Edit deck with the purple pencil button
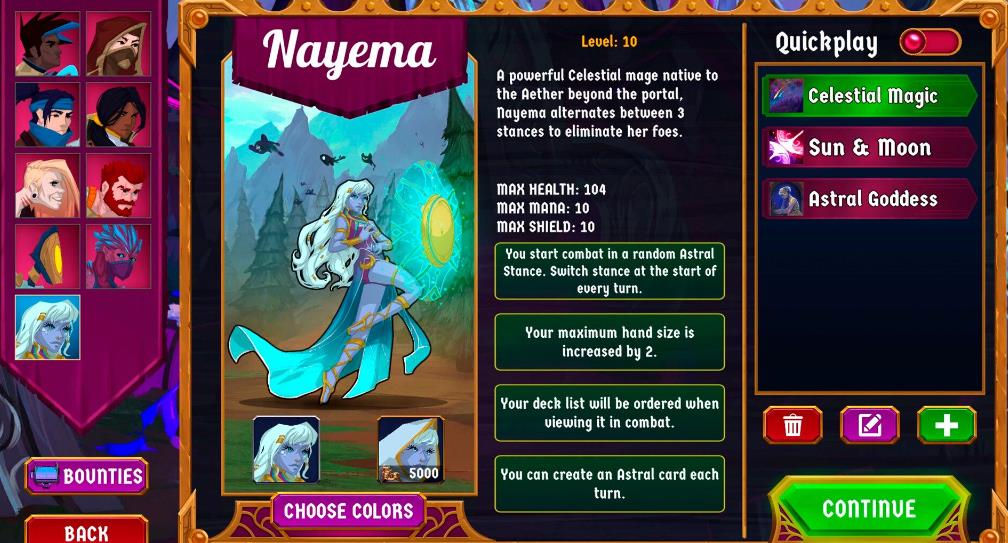 (x=869, y=425)
